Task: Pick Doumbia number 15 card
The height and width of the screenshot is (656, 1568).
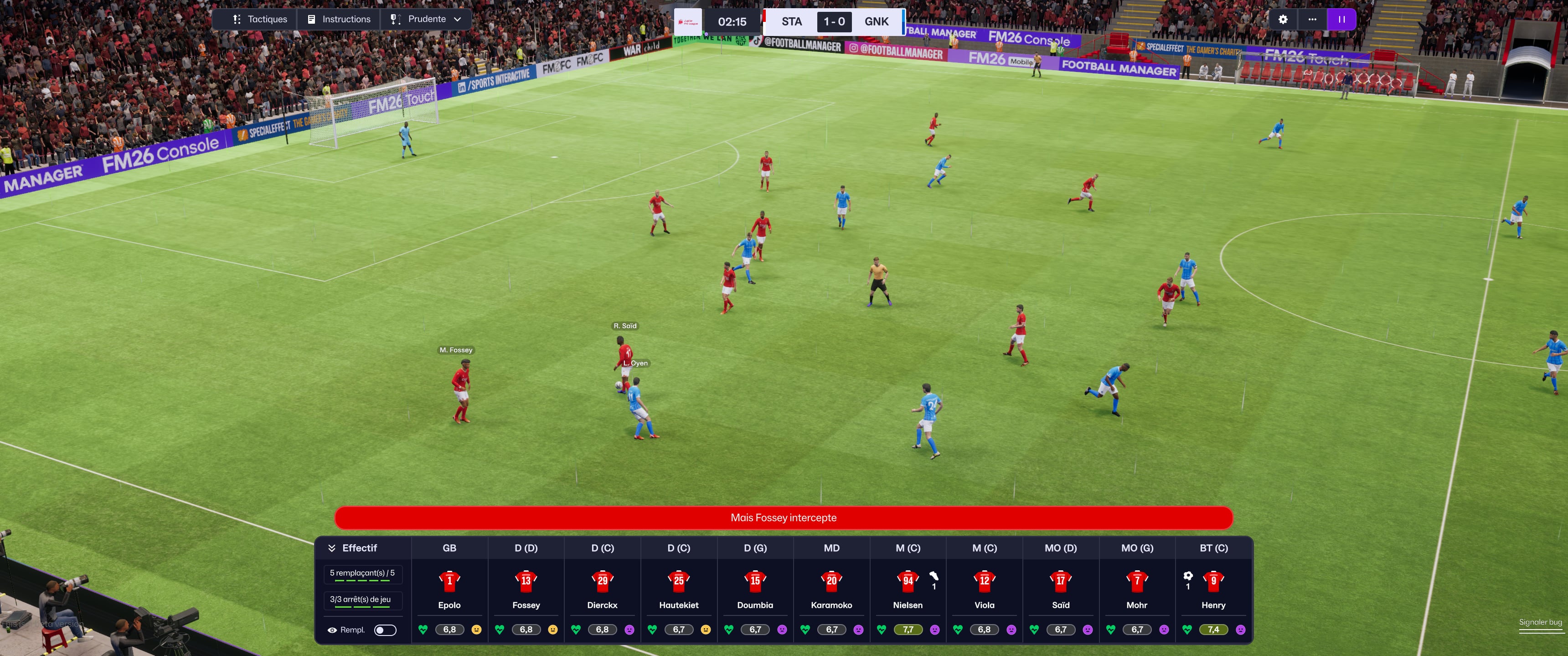Action: pyautogui.click(x=755, y=580)
